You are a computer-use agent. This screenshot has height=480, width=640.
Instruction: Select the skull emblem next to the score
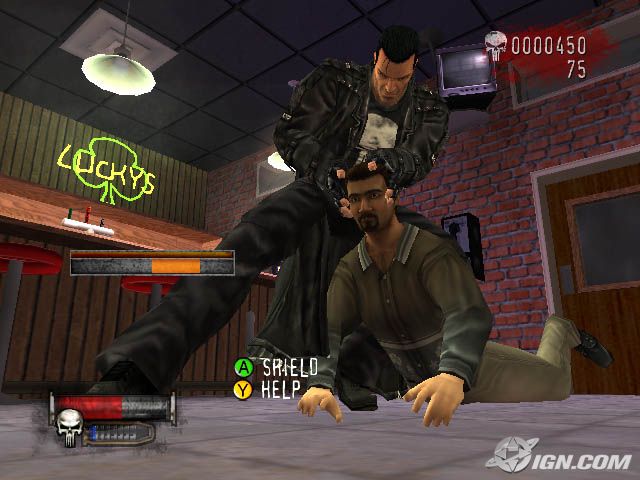click(x=495, y=45)
